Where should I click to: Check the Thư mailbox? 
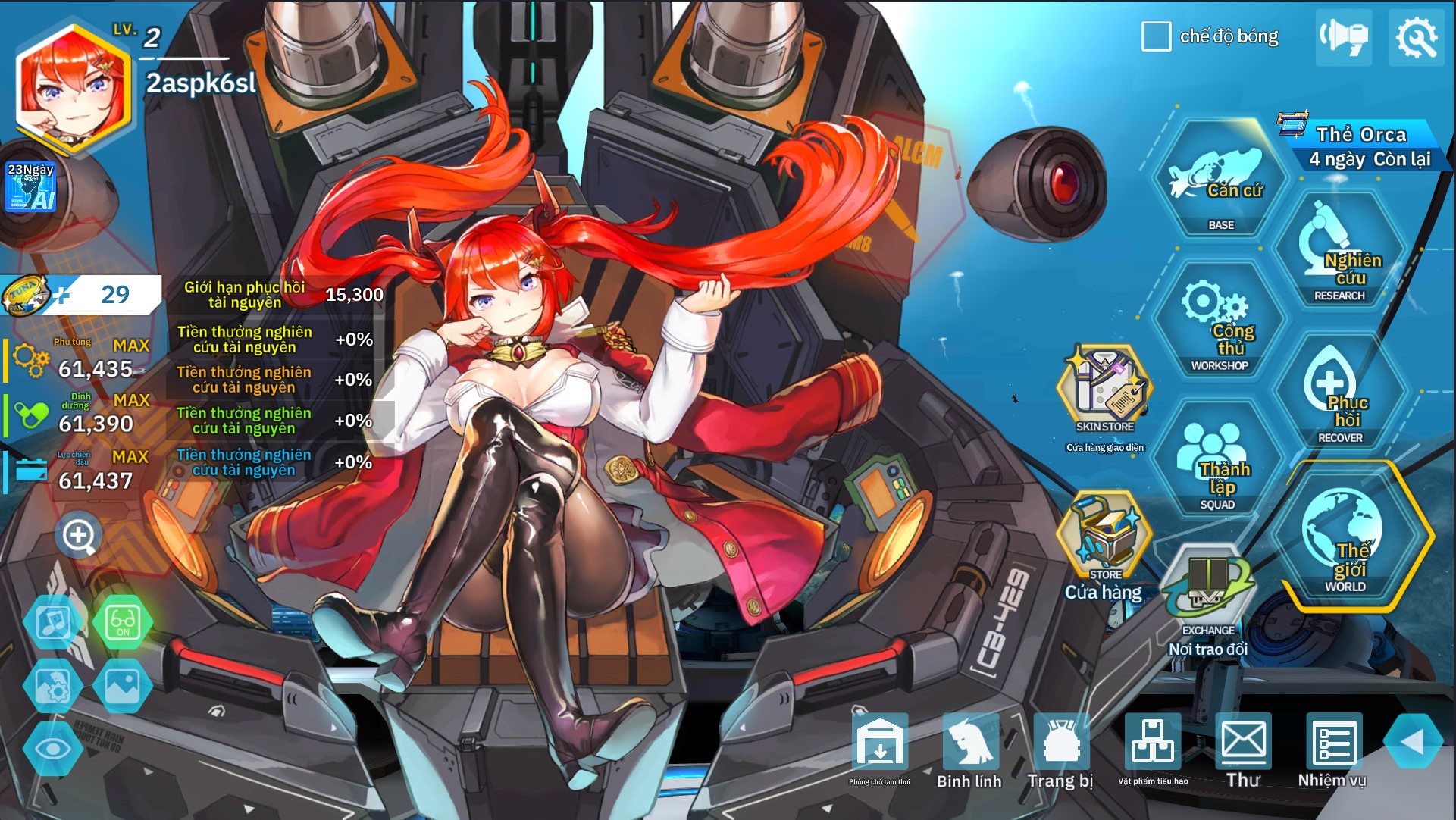point(1243,750)
